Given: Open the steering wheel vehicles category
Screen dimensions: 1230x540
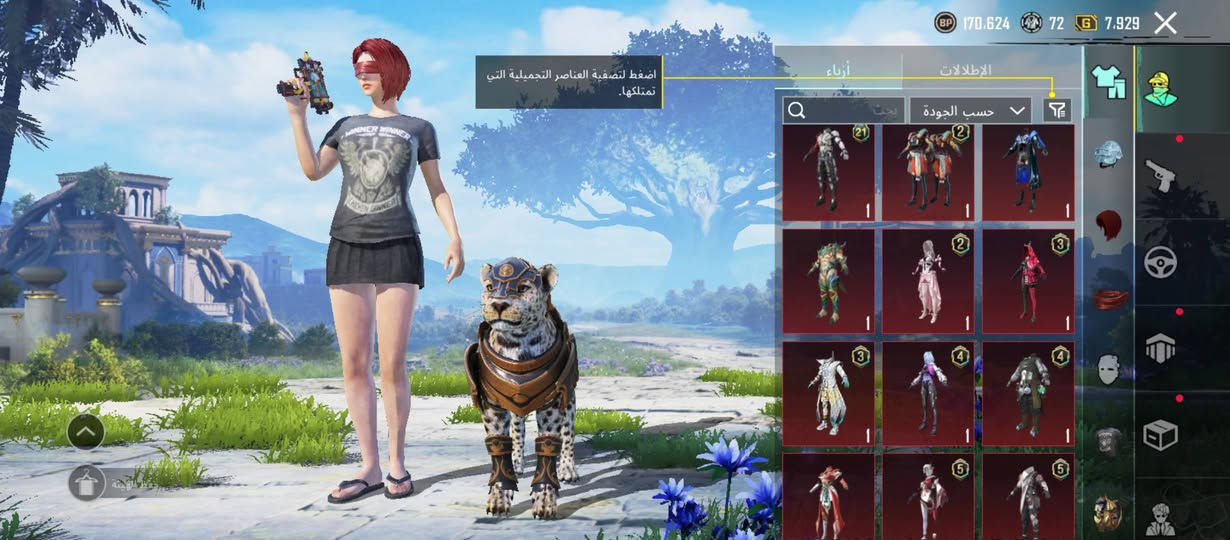Looking at the screenshot, I should click(1161, 262).
